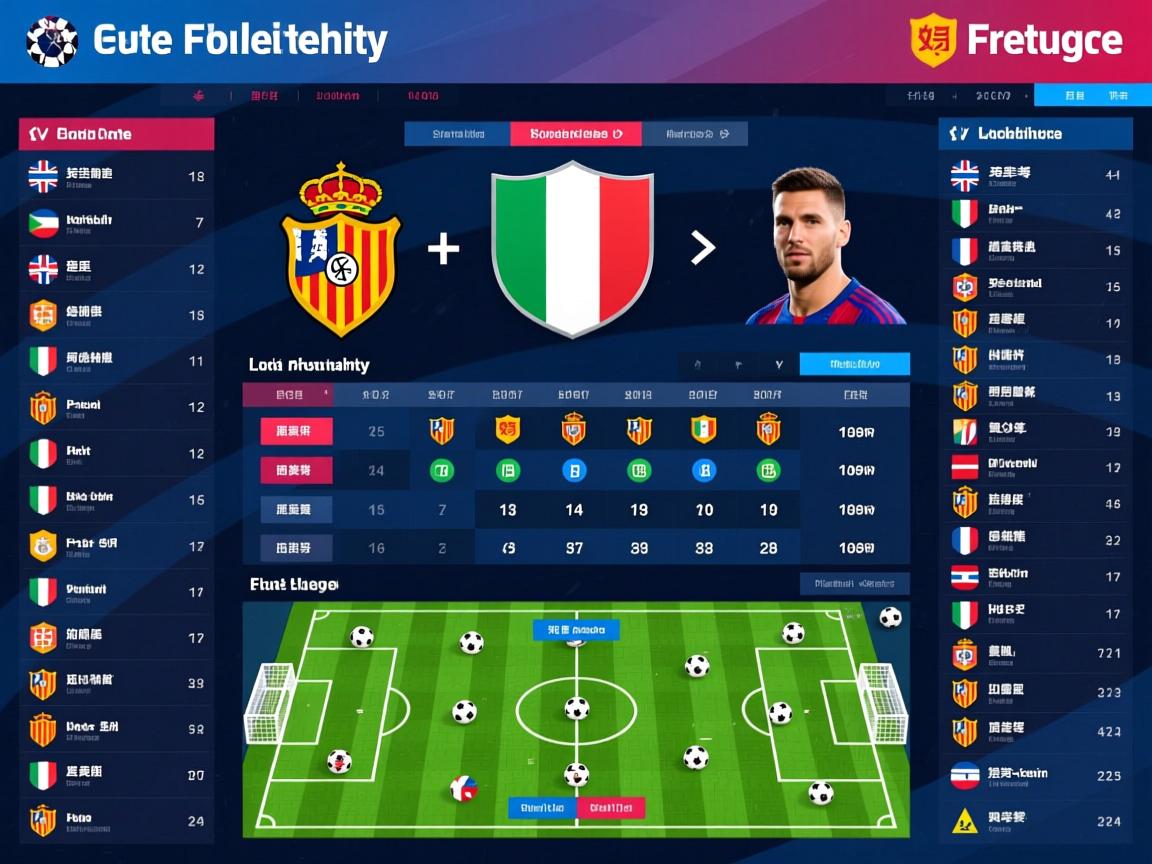Select the right list row showing 721
This screenshot has width=1152, height=864.
pyautogui.click(x=1035, y=654)
